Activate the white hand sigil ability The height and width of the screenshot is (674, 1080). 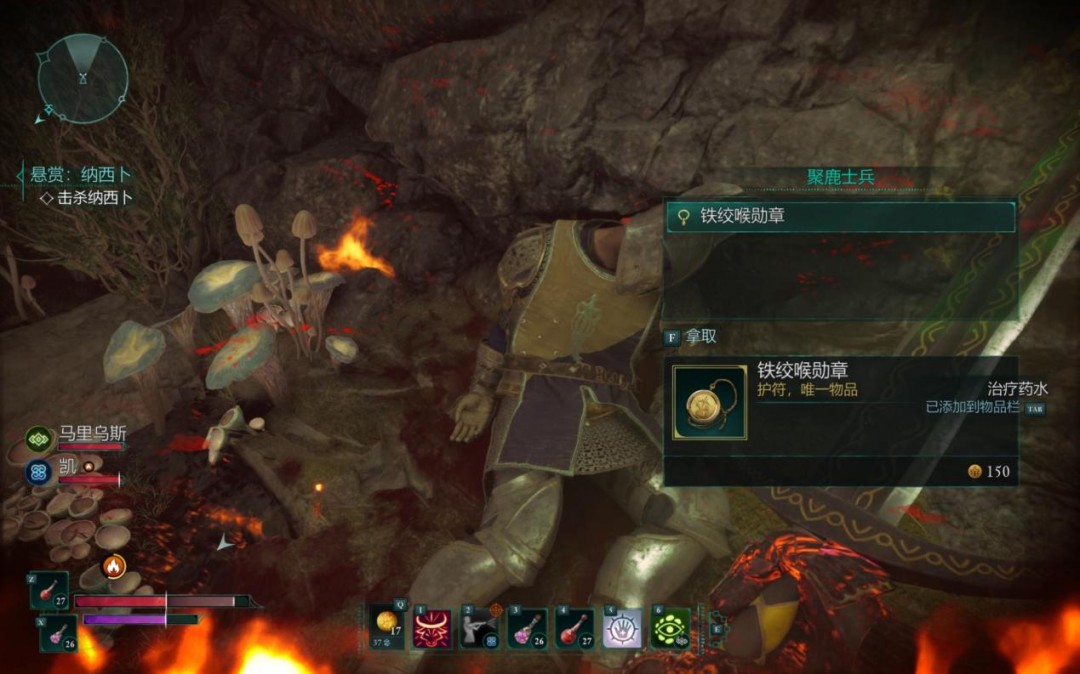[x=621, y=628]
